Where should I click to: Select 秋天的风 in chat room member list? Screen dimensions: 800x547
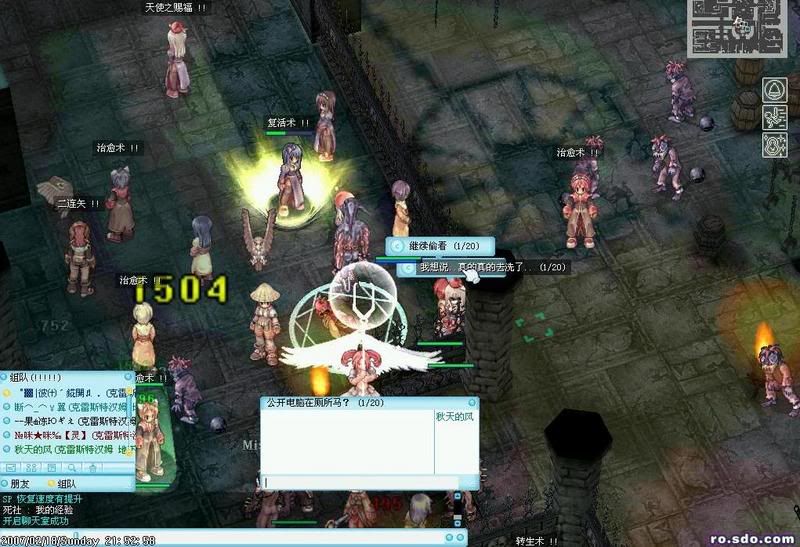[x=456, y=416]
